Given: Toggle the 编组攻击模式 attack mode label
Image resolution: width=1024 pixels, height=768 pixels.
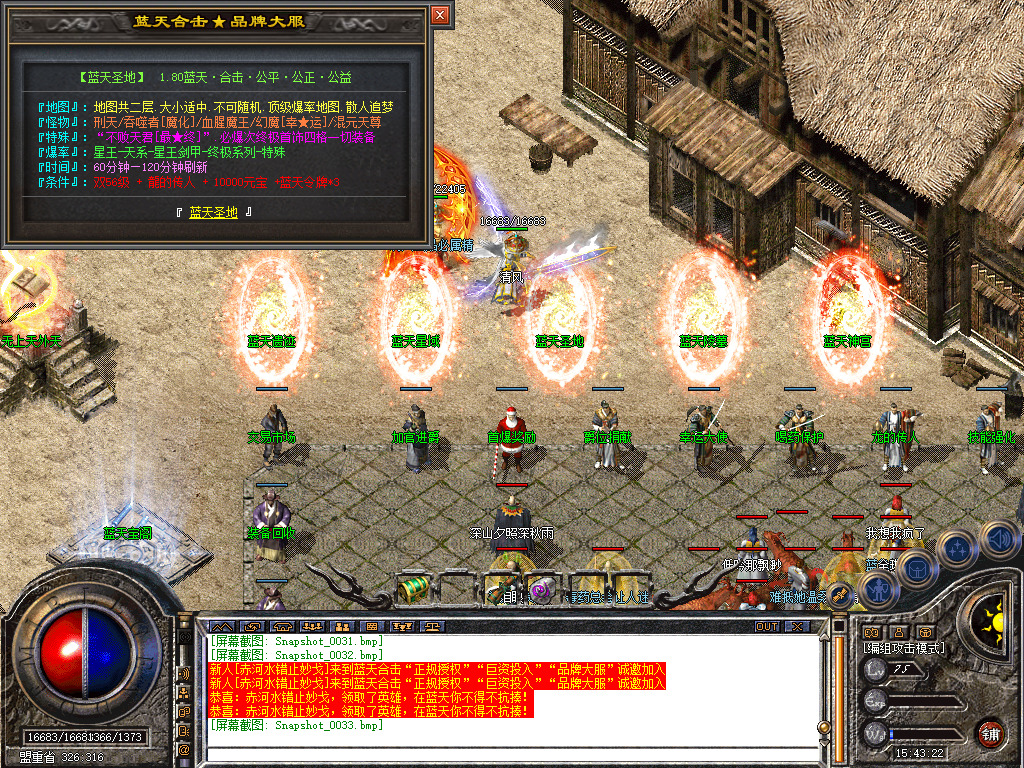Looking at the screenshot, I should point(904,648).
